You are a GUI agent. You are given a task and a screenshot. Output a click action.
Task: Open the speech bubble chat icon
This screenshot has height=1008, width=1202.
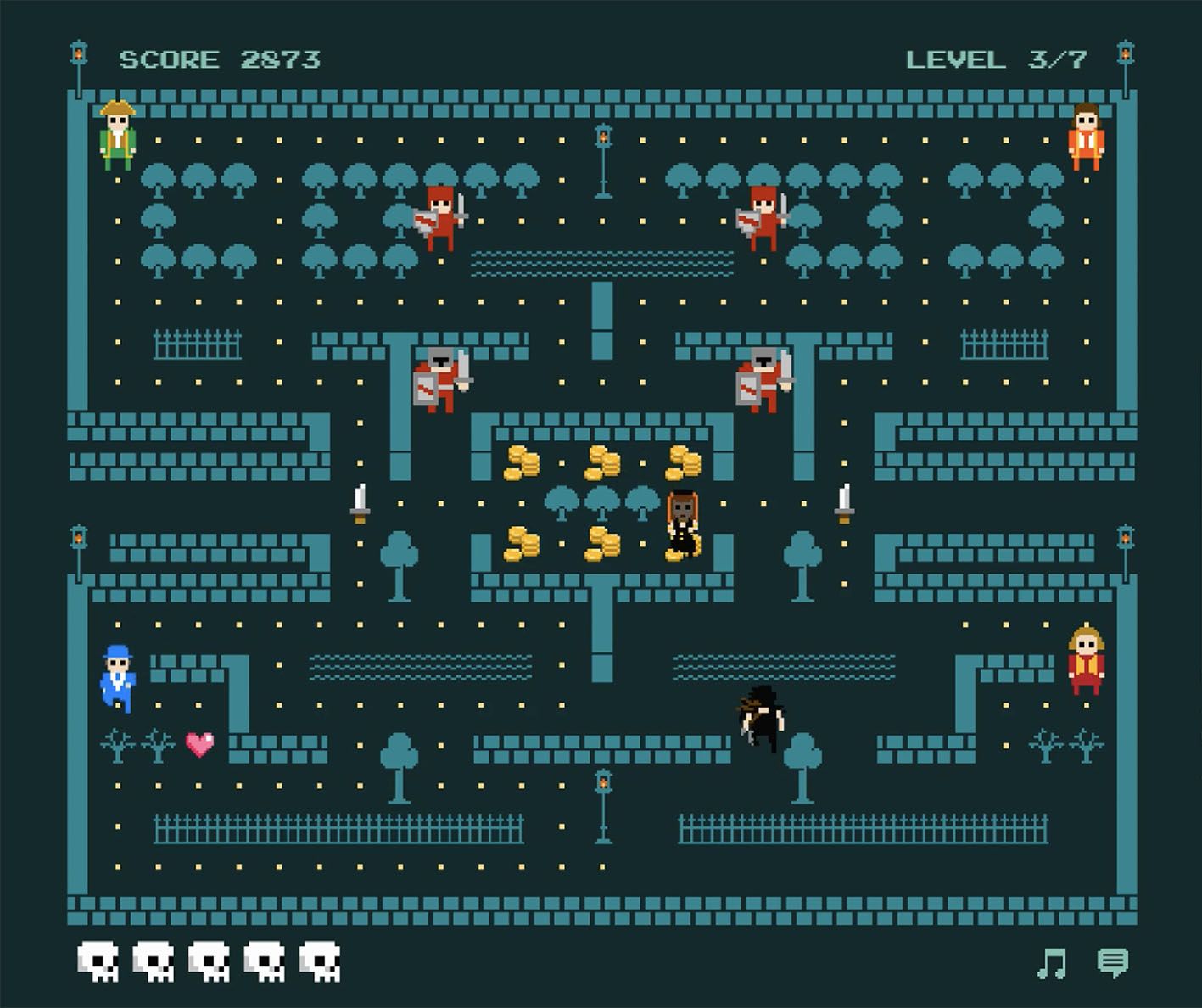[x=1112, y=963]
